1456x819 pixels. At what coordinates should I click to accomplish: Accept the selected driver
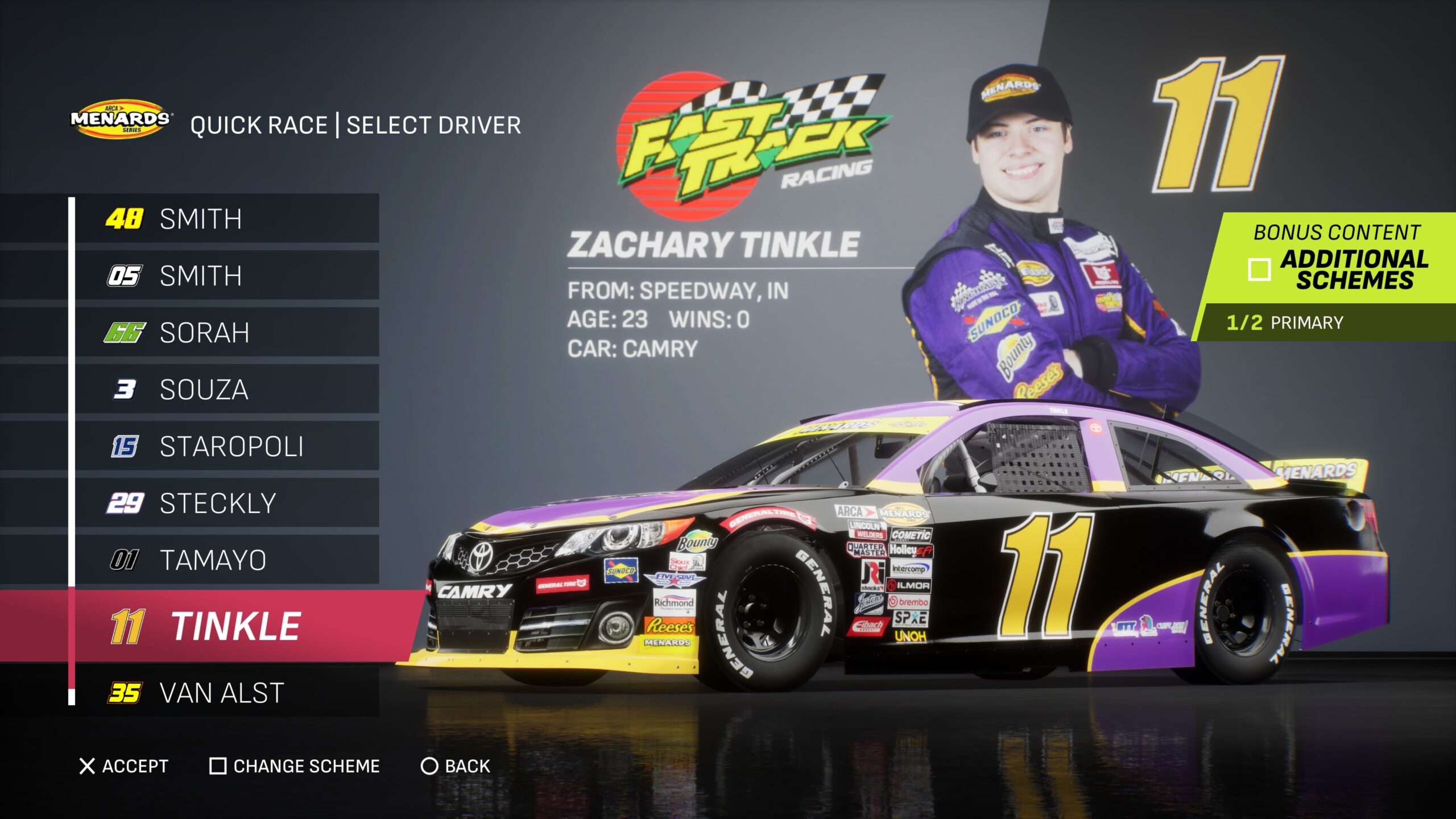point(124,766)
